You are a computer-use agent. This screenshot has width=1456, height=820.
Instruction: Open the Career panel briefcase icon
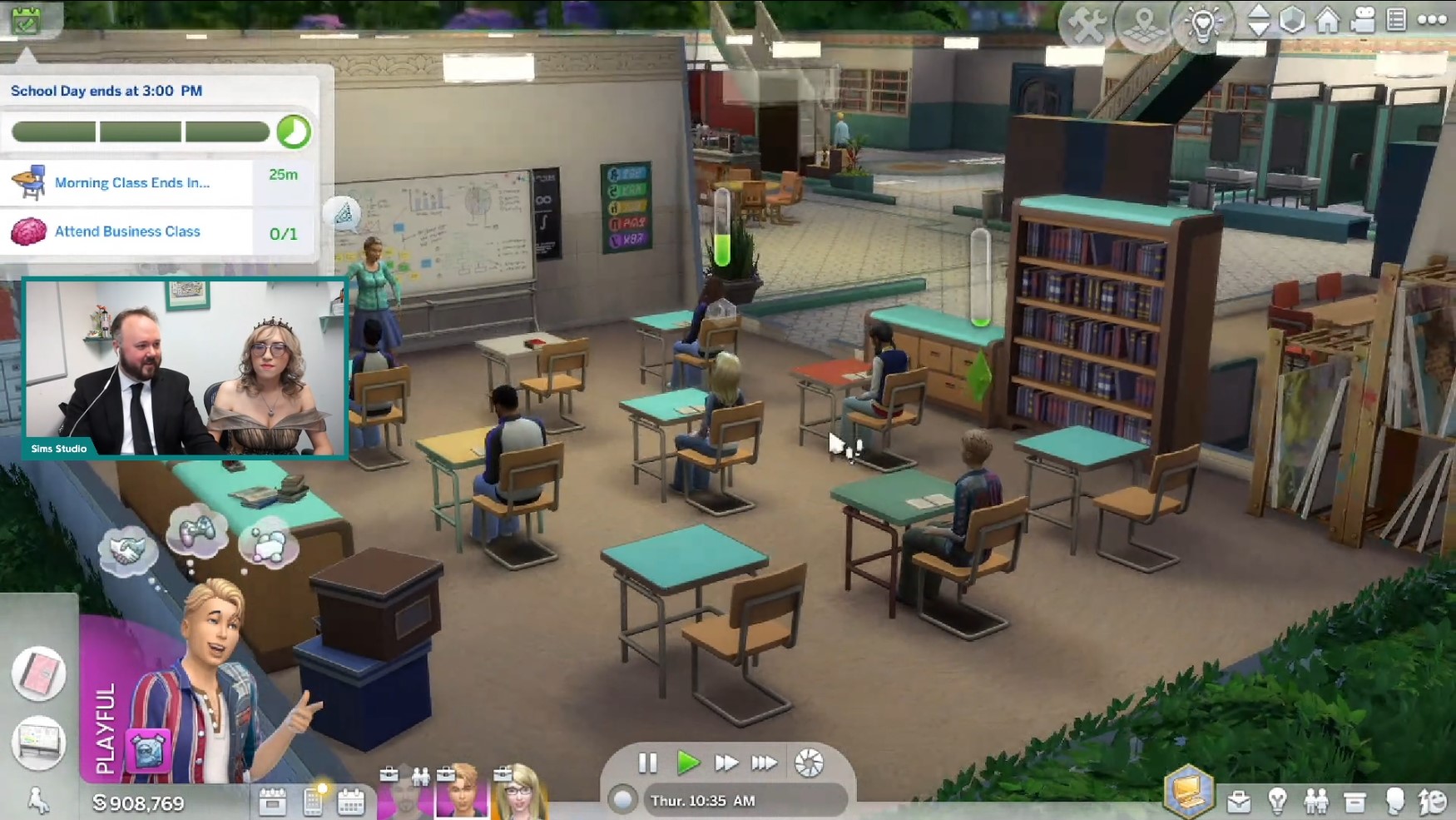tap(1239, 802)
